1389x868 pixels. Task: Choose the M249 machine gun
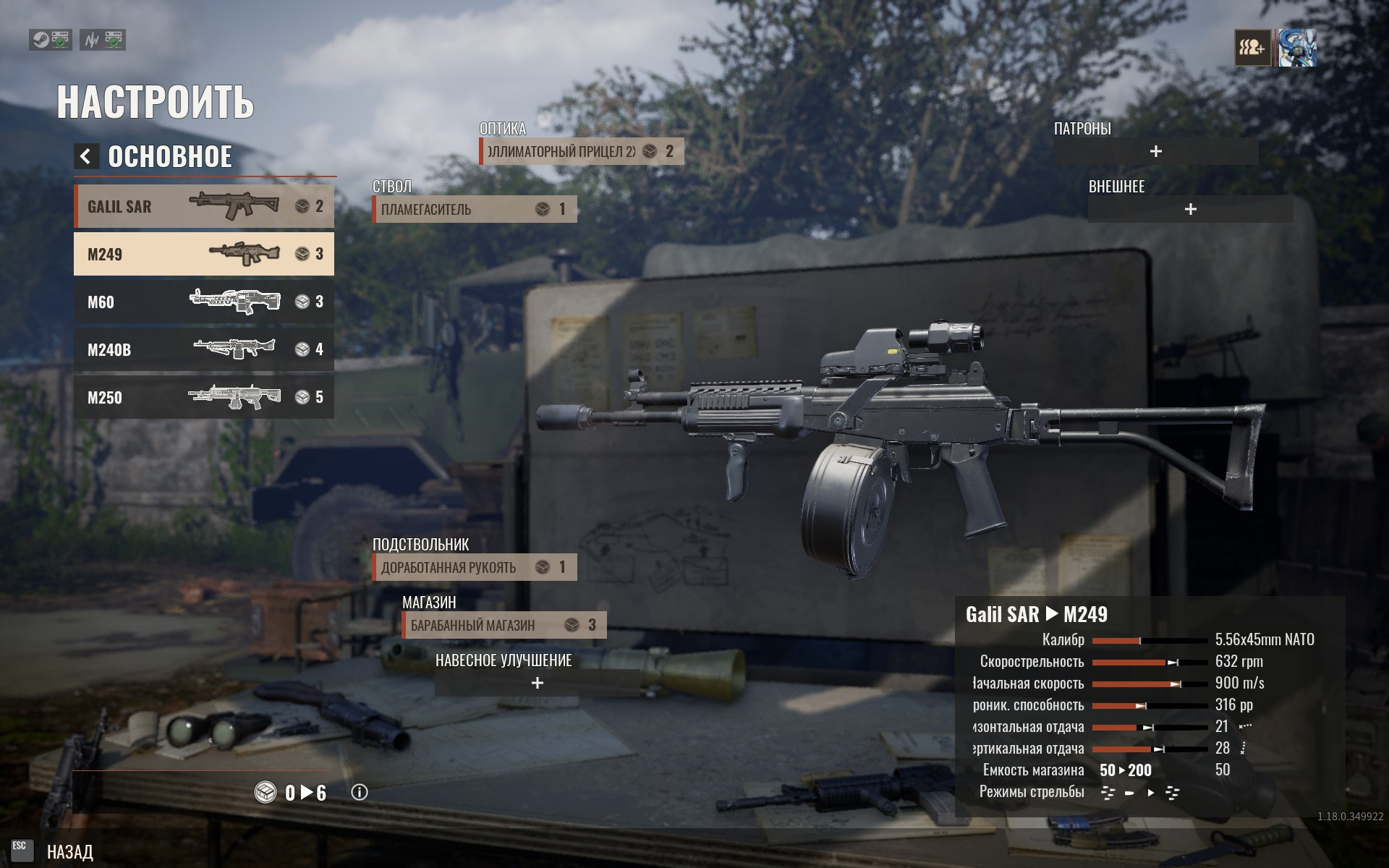coord(203,254)
